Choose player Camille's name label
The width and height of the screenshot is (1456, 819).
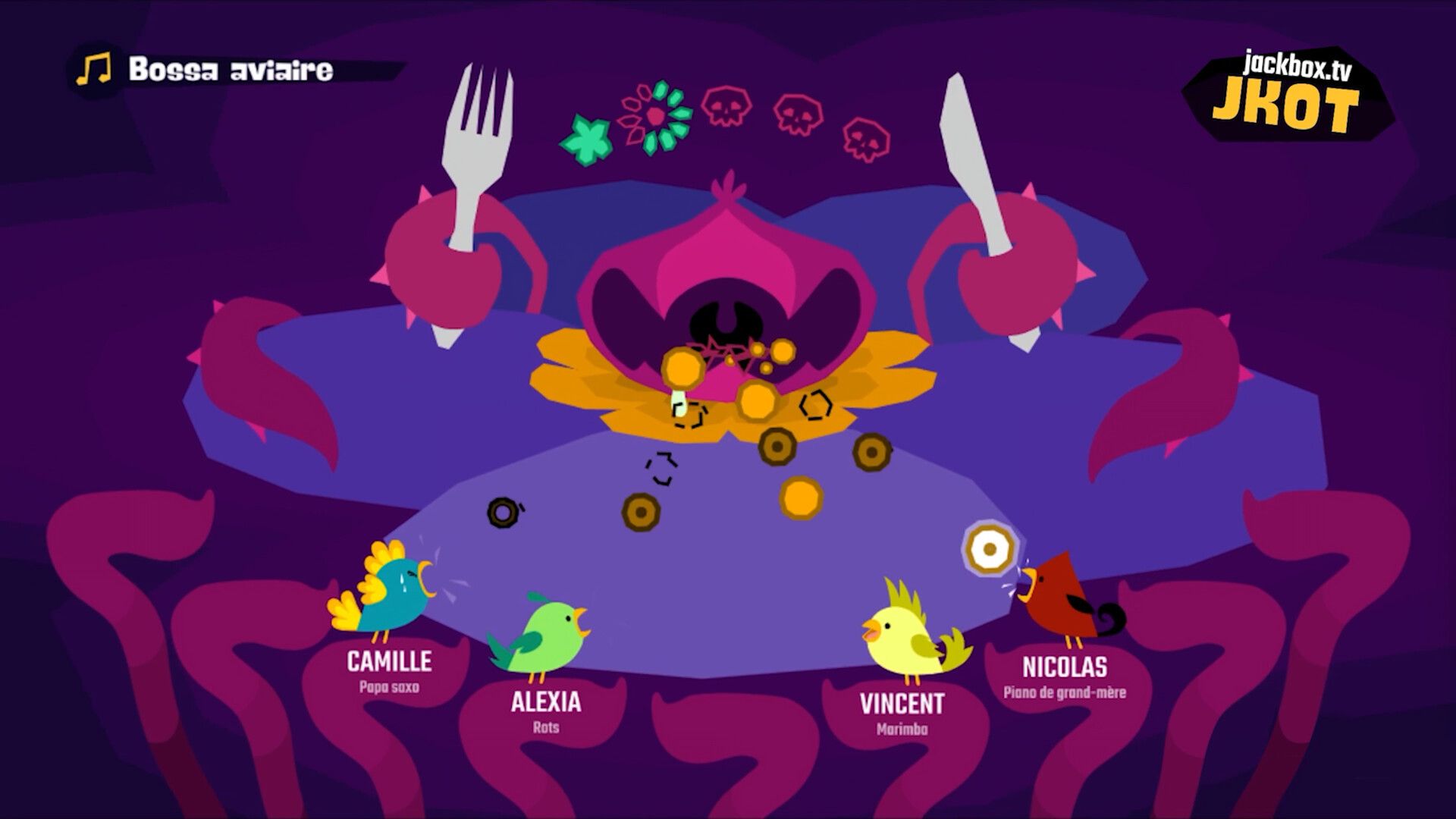click(x=389, y=661)
